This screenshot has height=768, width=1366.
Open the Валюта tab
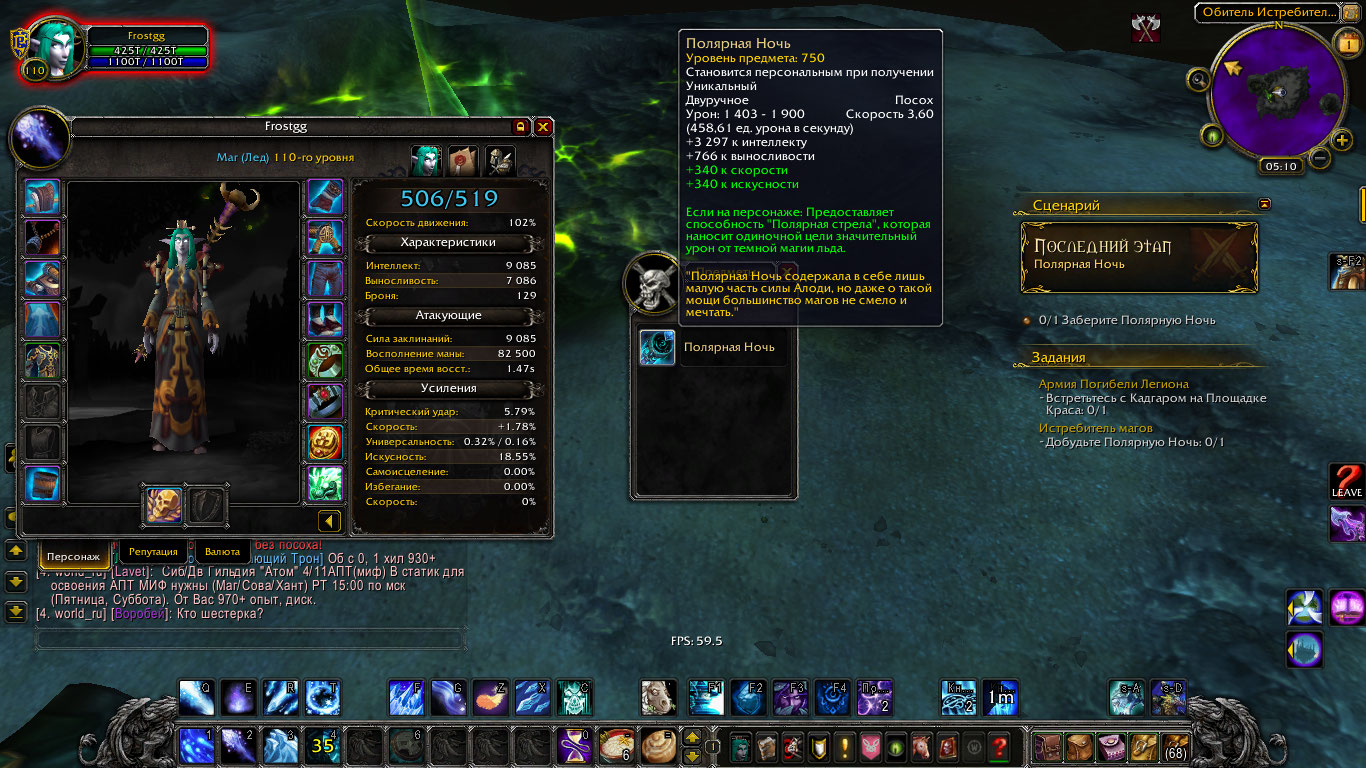pos(222,551)
